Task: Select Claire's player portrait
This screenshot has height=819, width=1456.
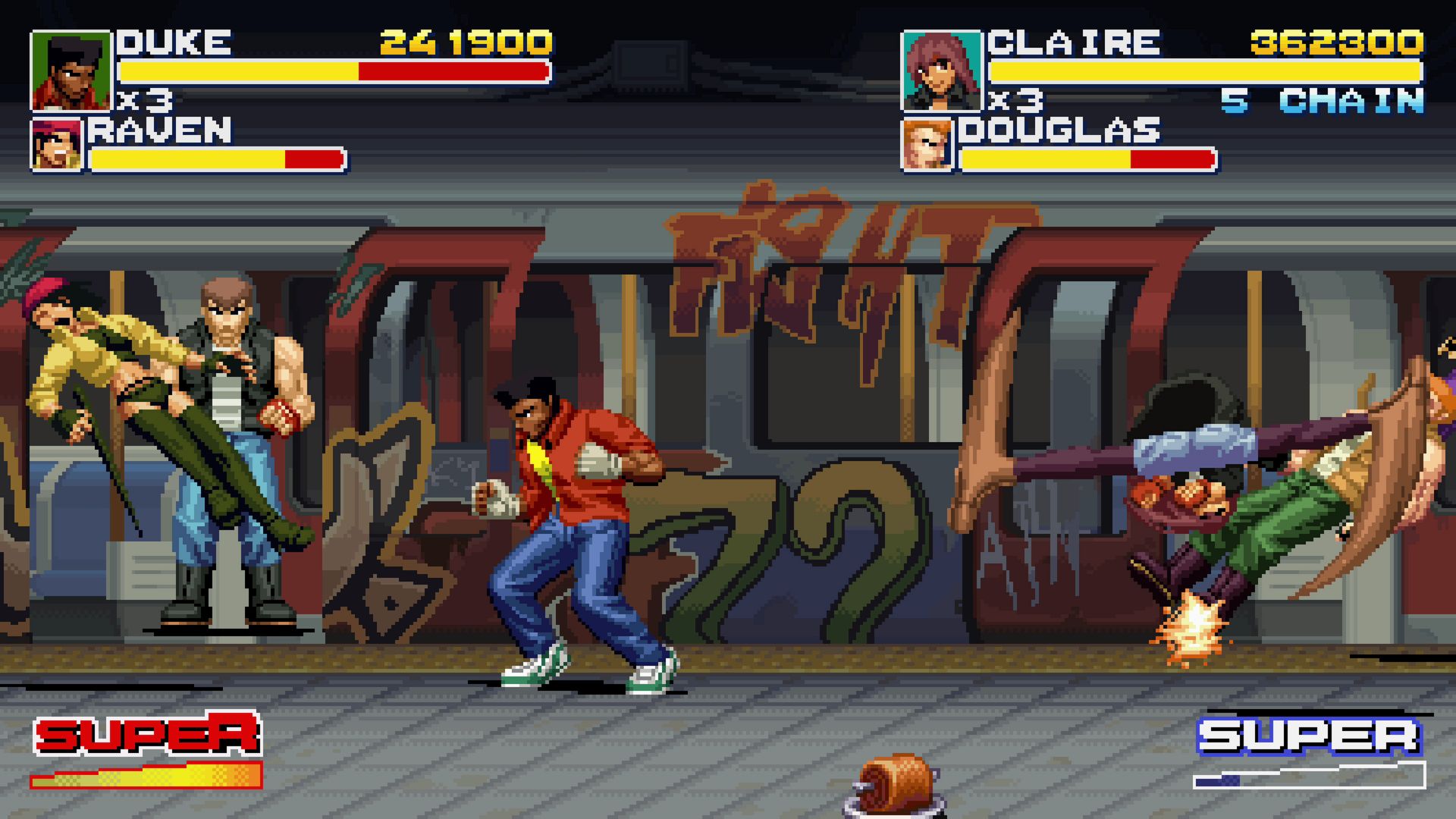Action: 941,71
